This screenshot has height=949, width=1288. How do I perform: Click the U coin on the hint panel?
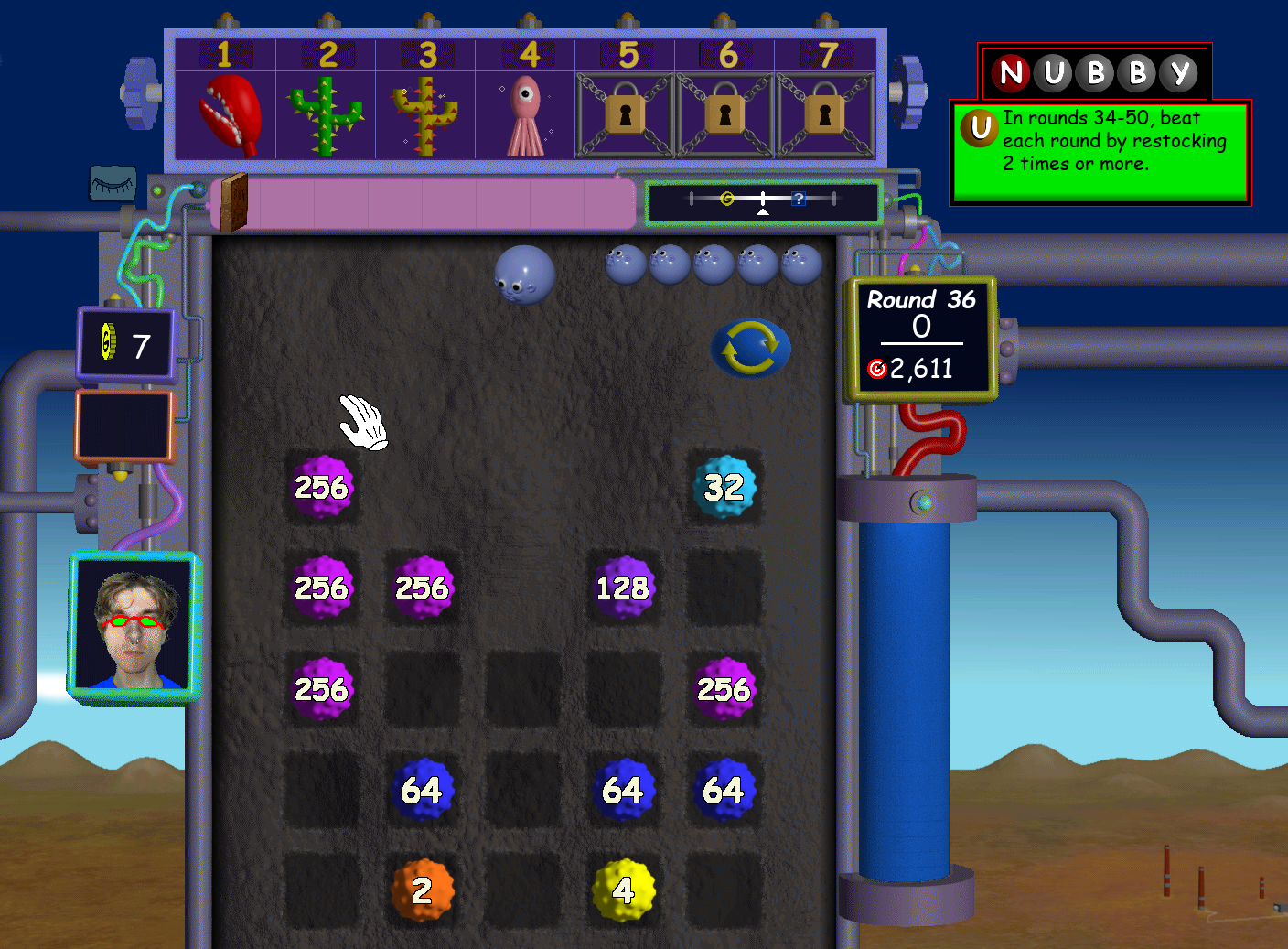click(979, 130)
